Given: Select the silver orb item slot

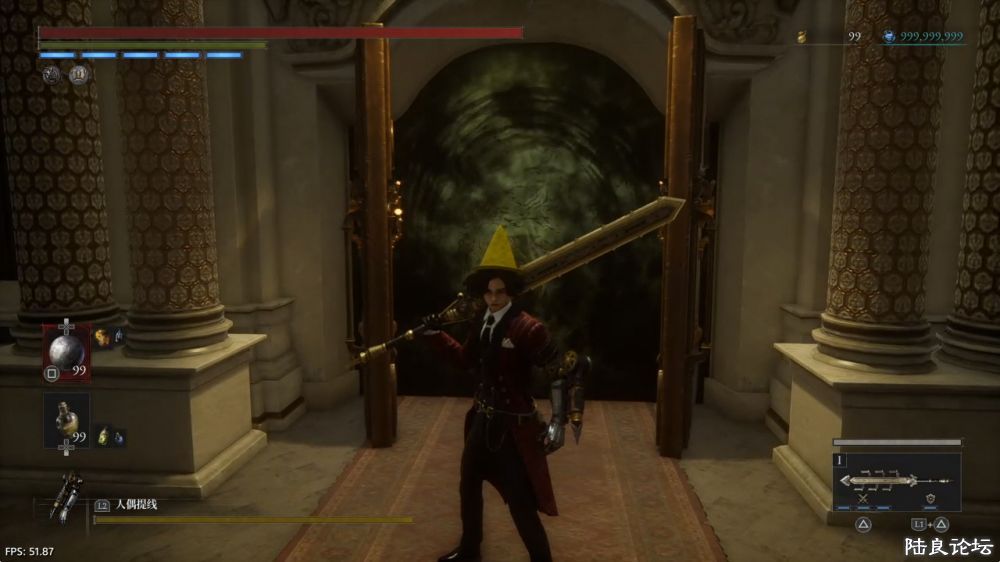Looking at the screenshot, I should [67, 352].
